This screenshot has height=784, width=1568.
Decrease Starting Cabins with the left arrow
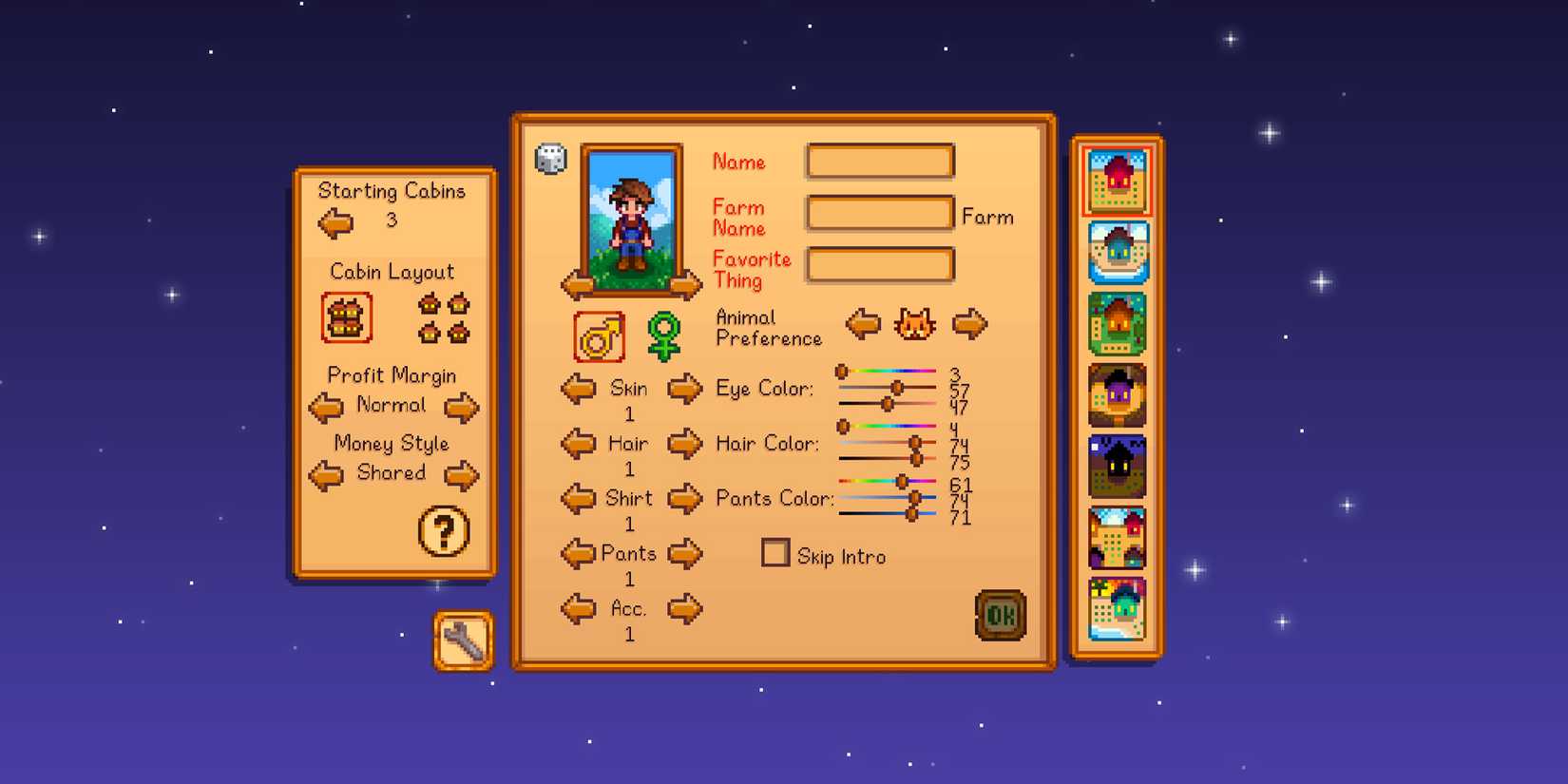pos(335,222)
